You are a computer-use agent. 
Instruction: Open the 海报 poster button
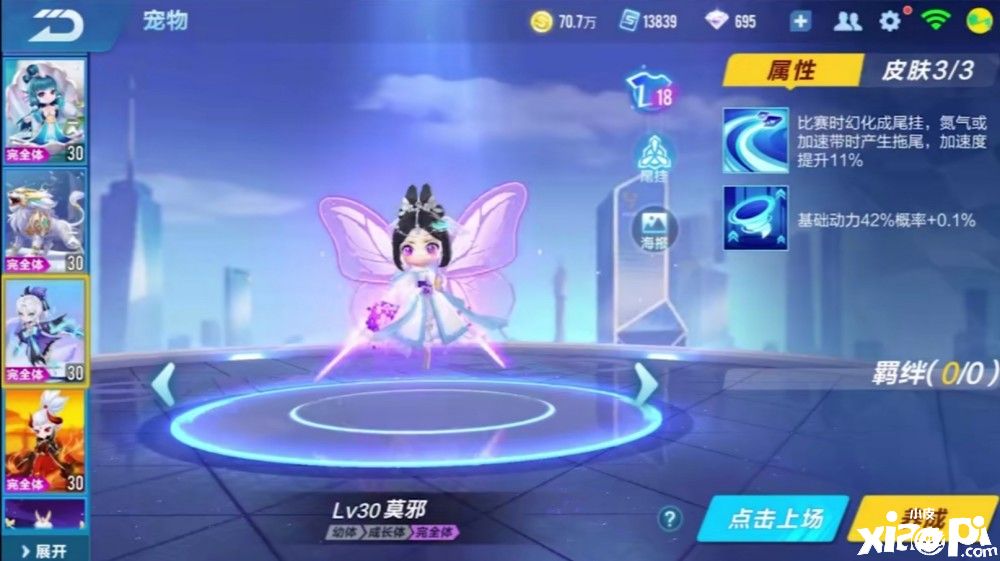point(654,229)
